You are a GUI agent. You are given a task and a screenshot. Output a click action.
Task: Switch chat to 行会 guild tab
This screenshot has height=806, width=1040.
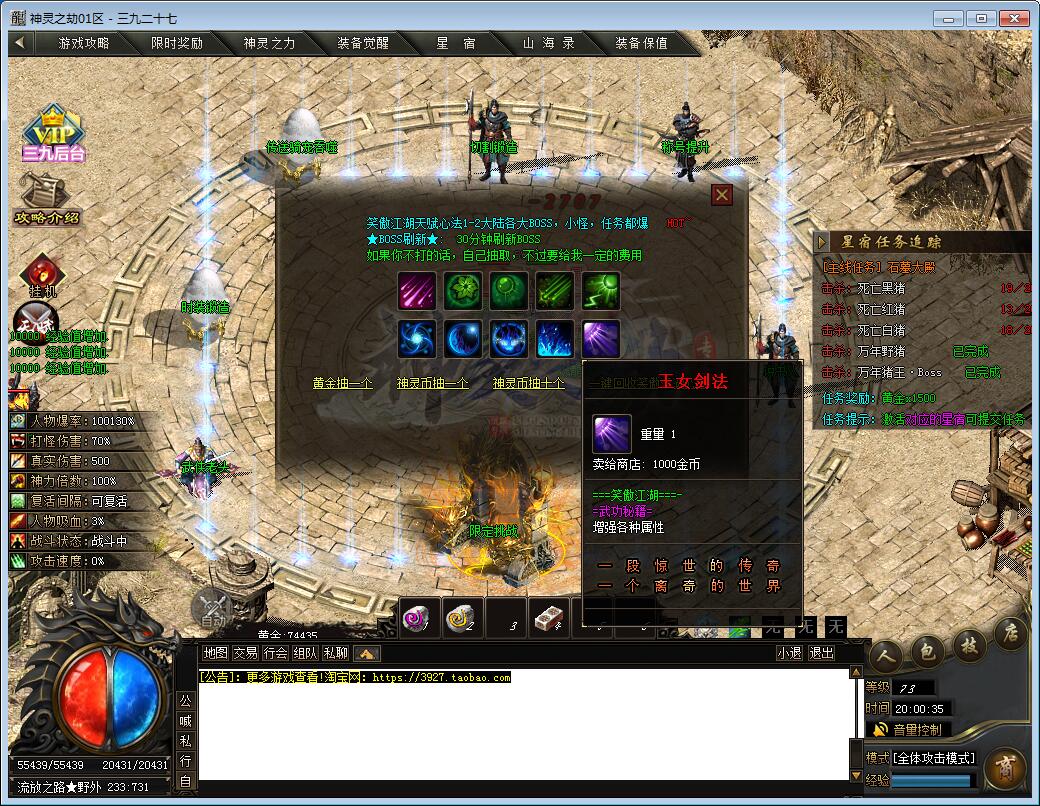point(276,653)
